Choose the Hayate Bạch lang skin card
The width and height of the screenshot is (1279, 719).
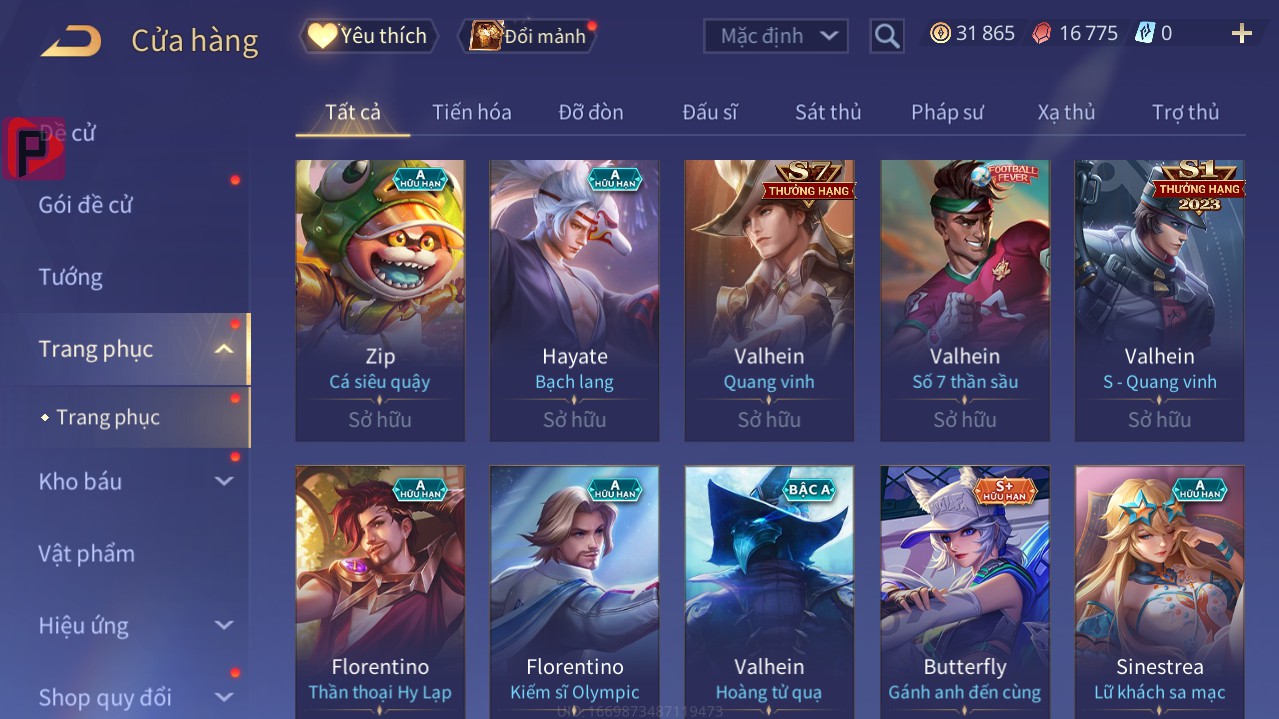(x=574, y=300)
